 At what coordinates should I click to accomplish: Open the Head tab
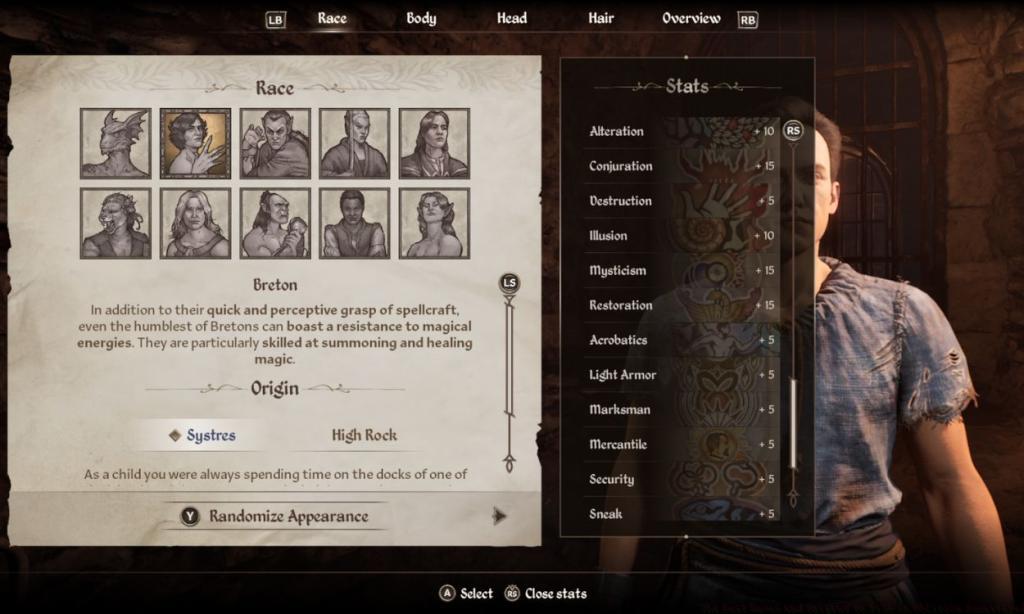click(x=511, y=18)
